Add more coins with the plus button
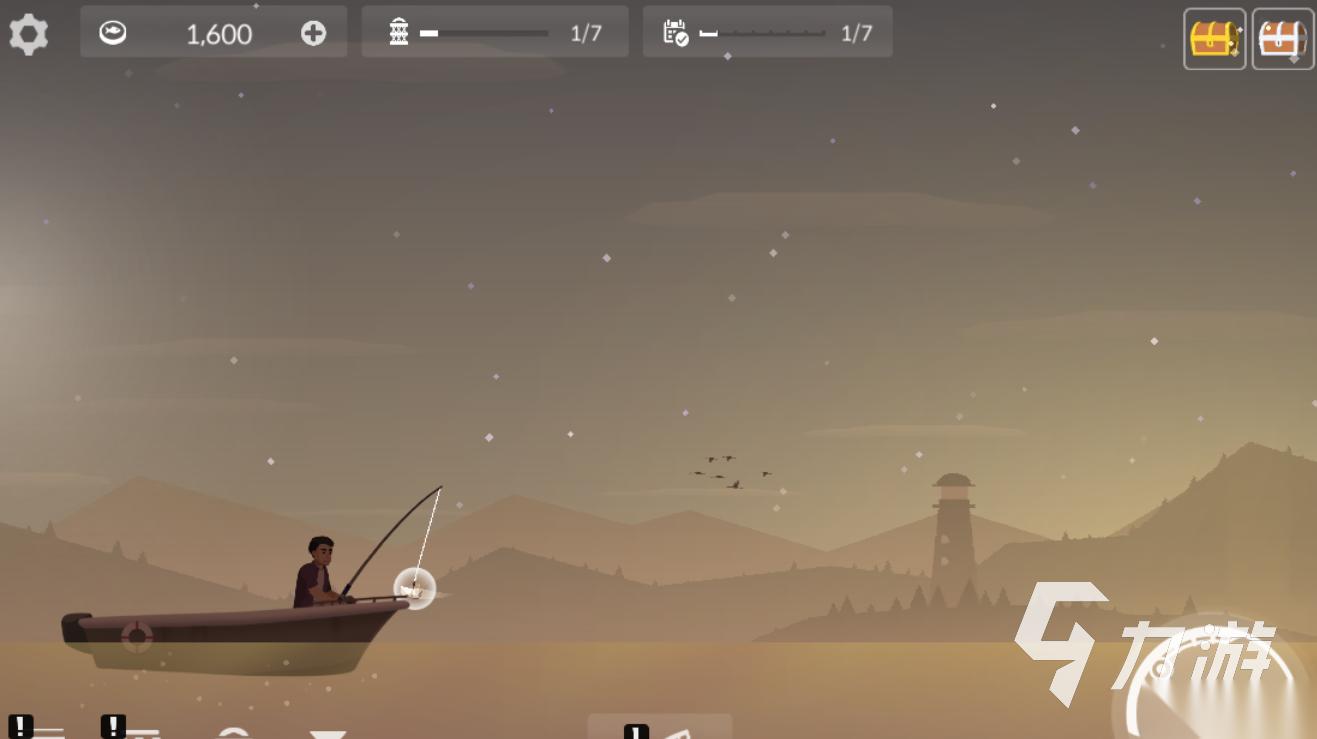 pos(313,33)
